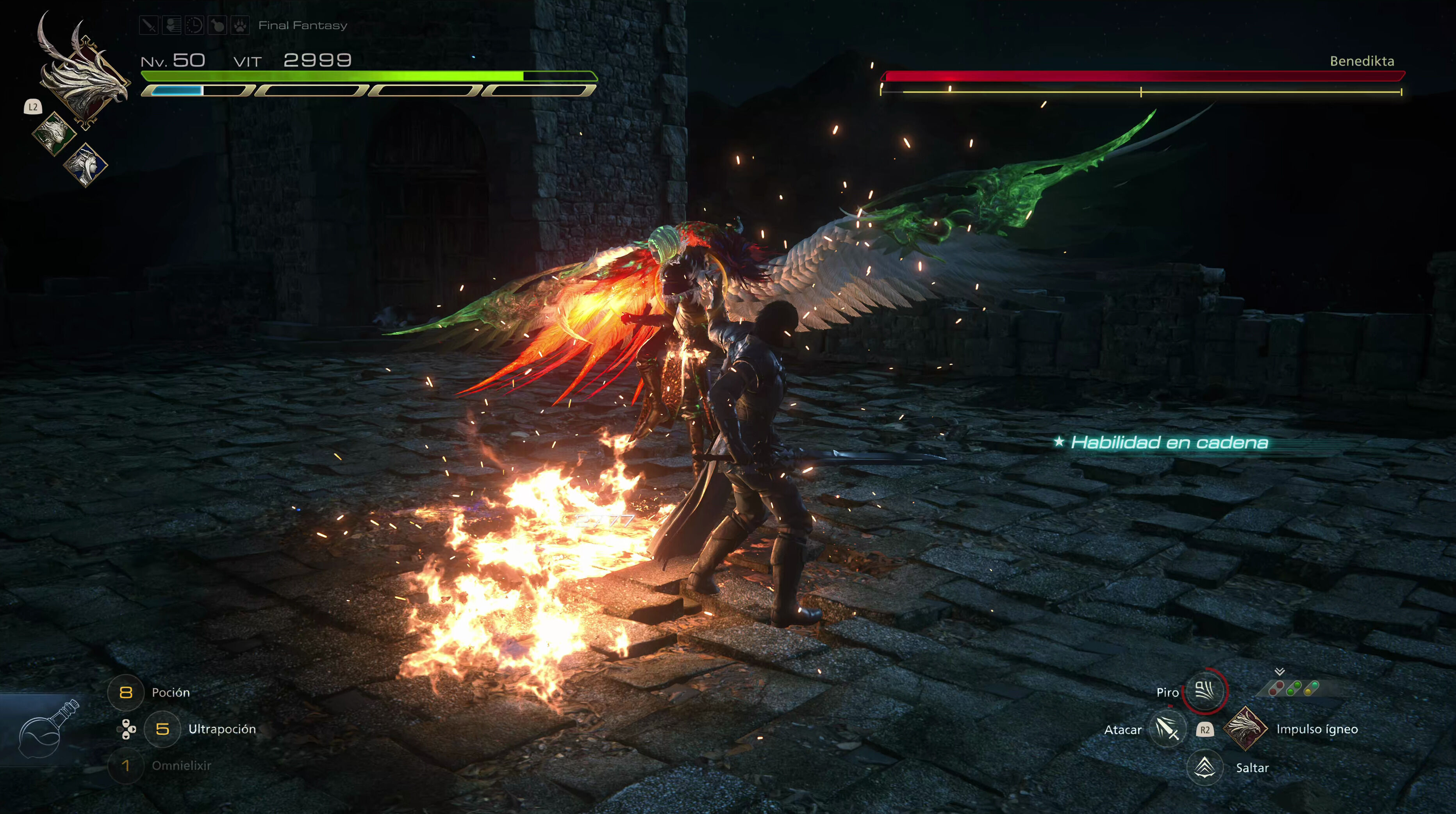Use the Ultrapoción item slot
Image resolution: width=1456 pixels, height=814 pixels.
coord(162,729)
